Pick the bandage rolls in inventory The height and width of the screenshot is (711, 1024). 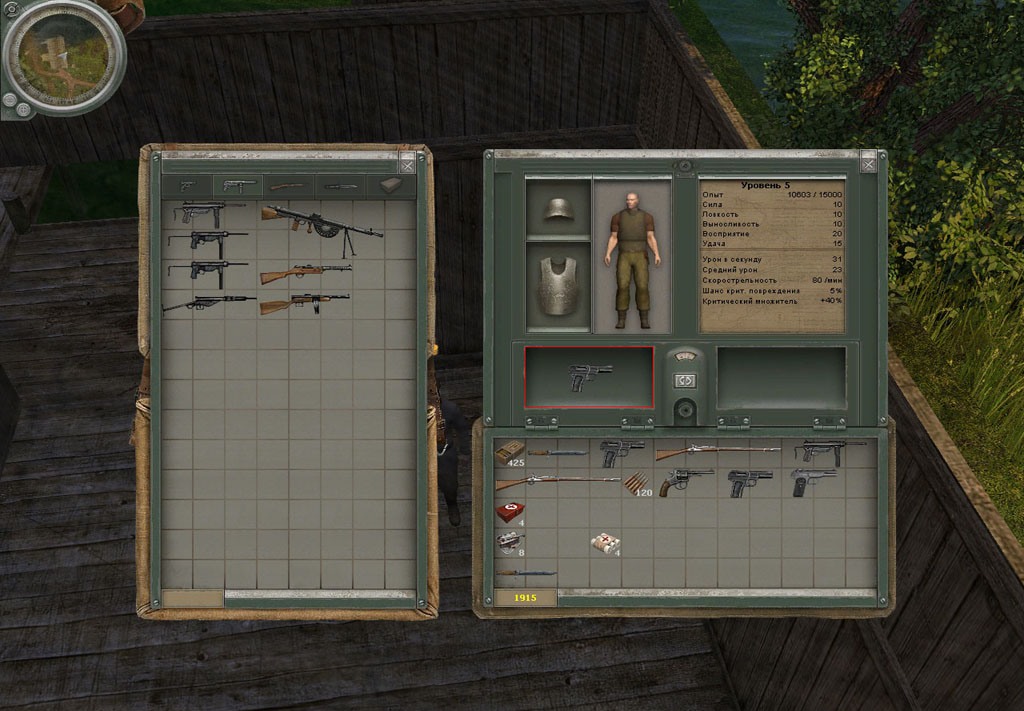(605, 542)
